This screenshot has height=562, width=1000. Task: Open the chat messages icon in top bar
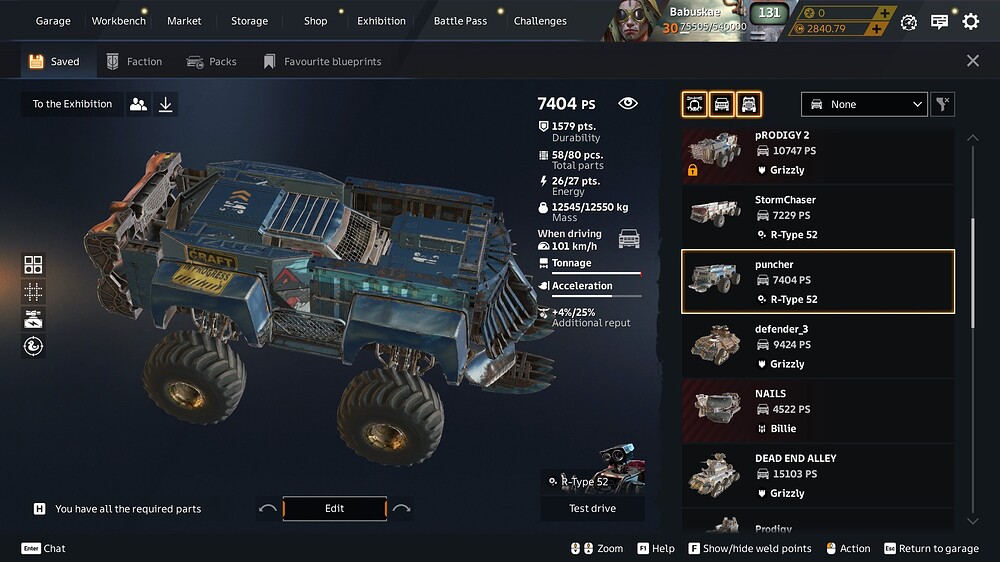pos(939,21)
